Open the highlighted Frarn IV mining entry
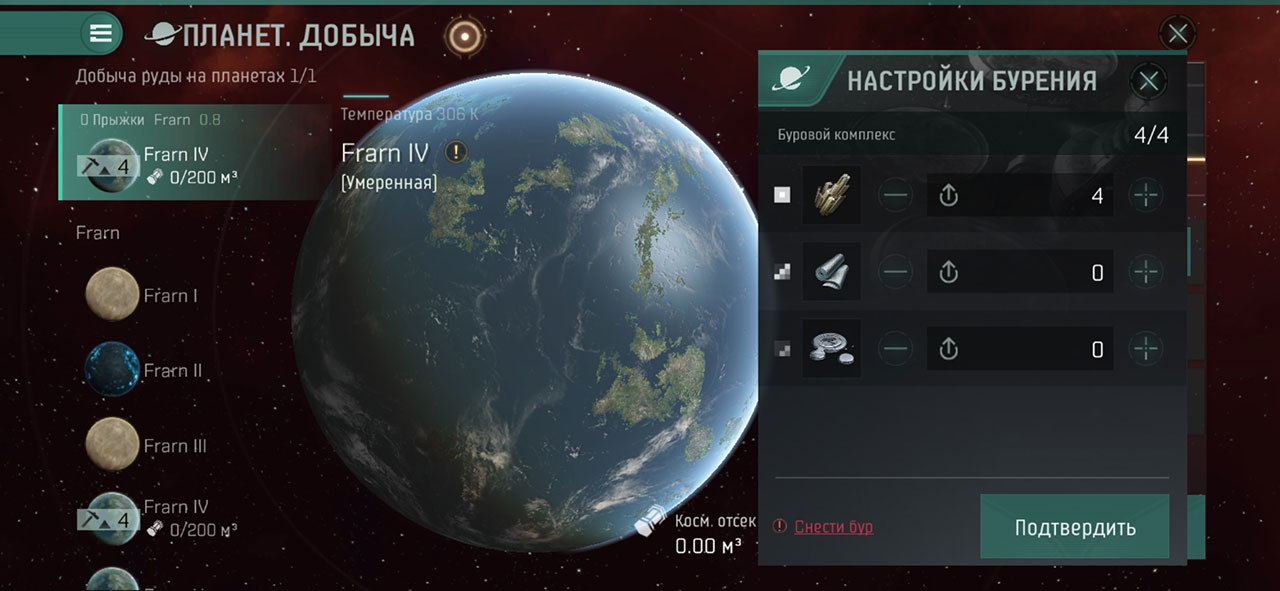This screenshot has height=591, width=1280. (x=190, y=155)
